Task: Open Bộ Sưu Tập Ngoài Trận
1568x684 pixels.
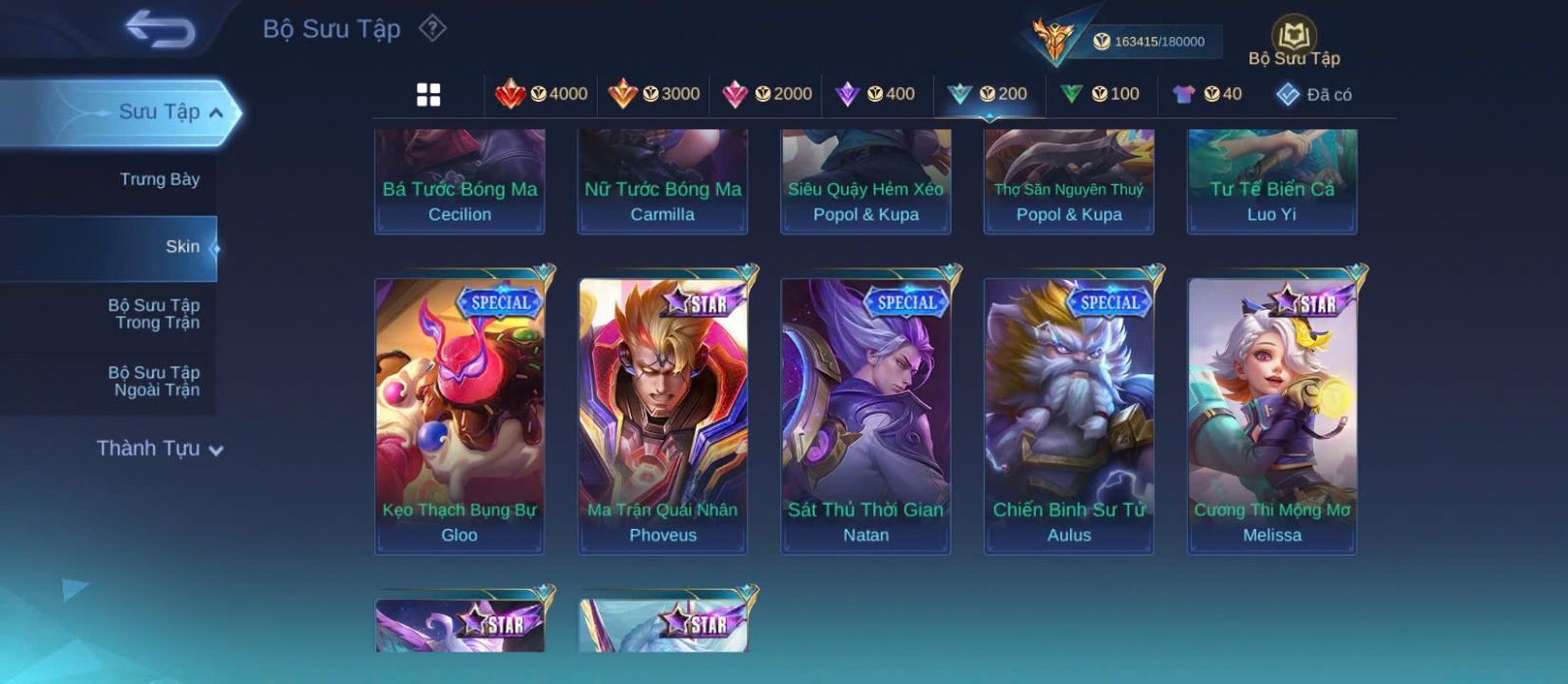Action: click(154, 381)
